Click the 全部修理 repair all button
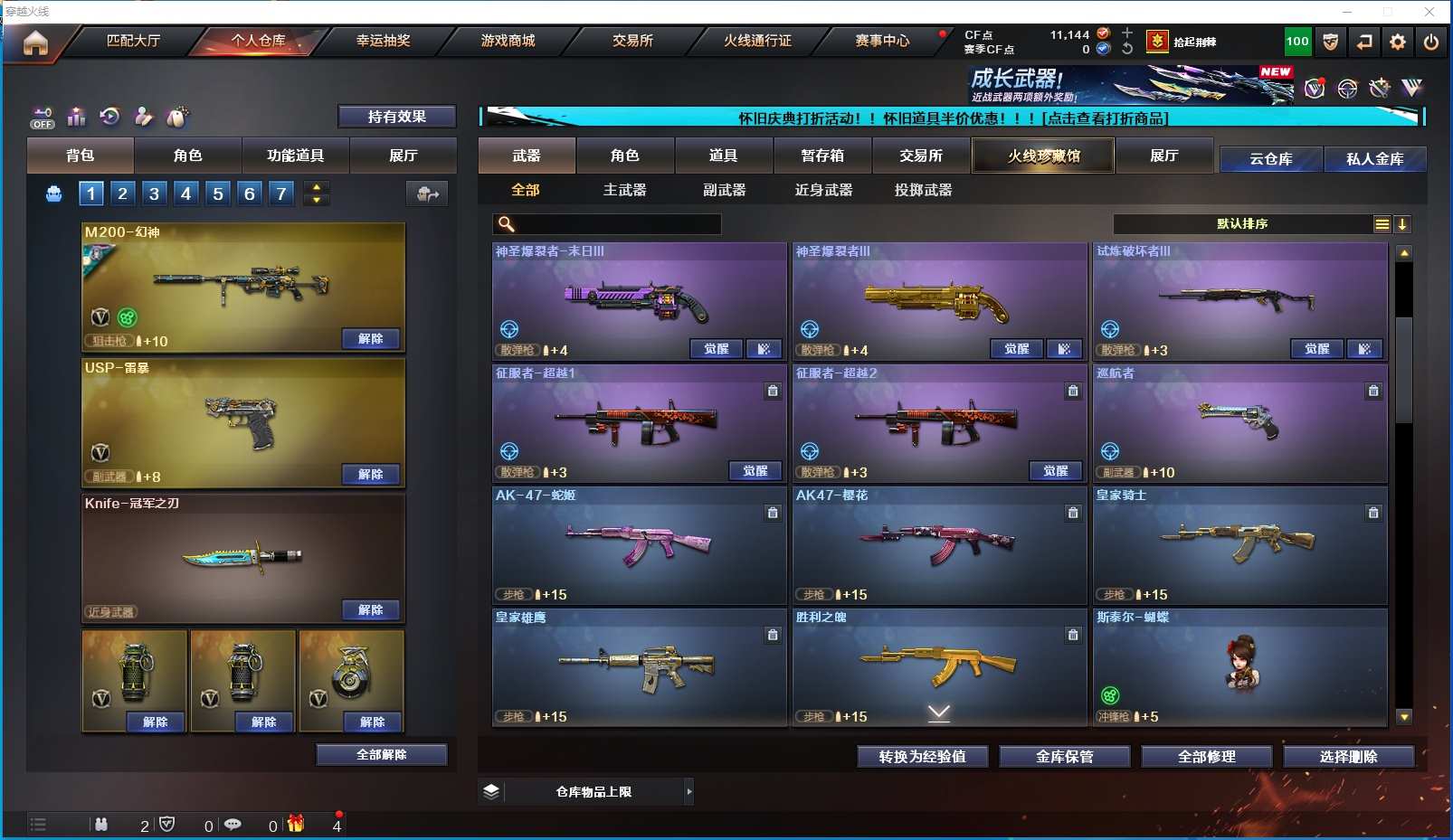This screenshot has height=840, width=1453. point(1206,757)
